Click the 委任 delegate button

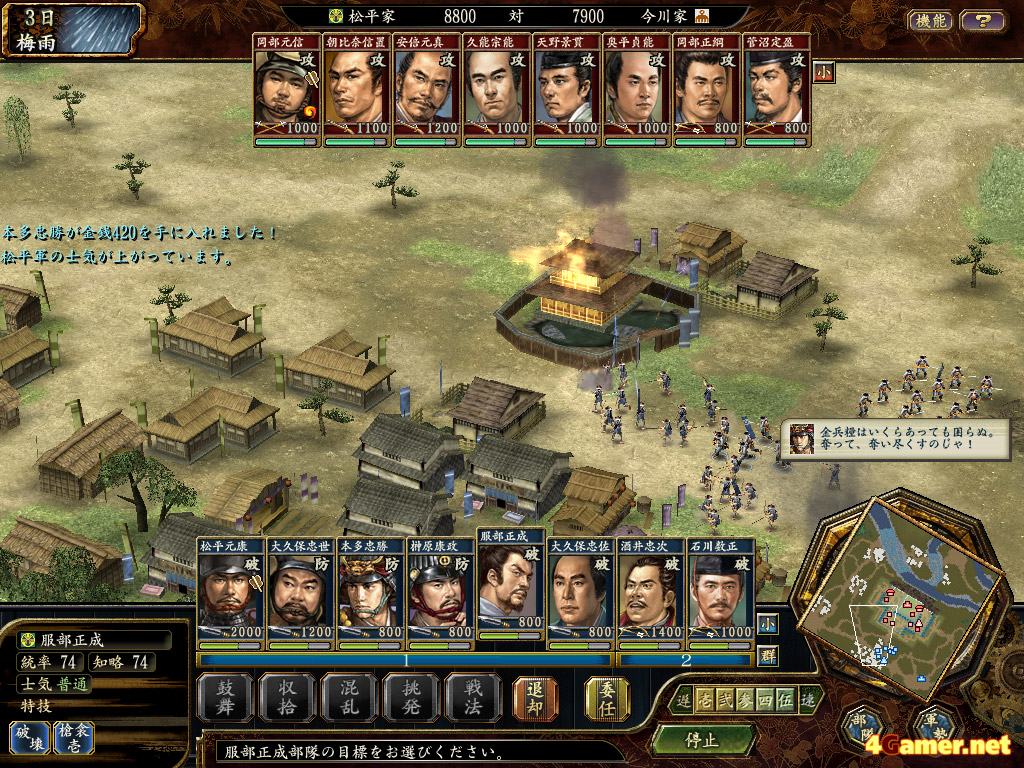pos(606,697)
